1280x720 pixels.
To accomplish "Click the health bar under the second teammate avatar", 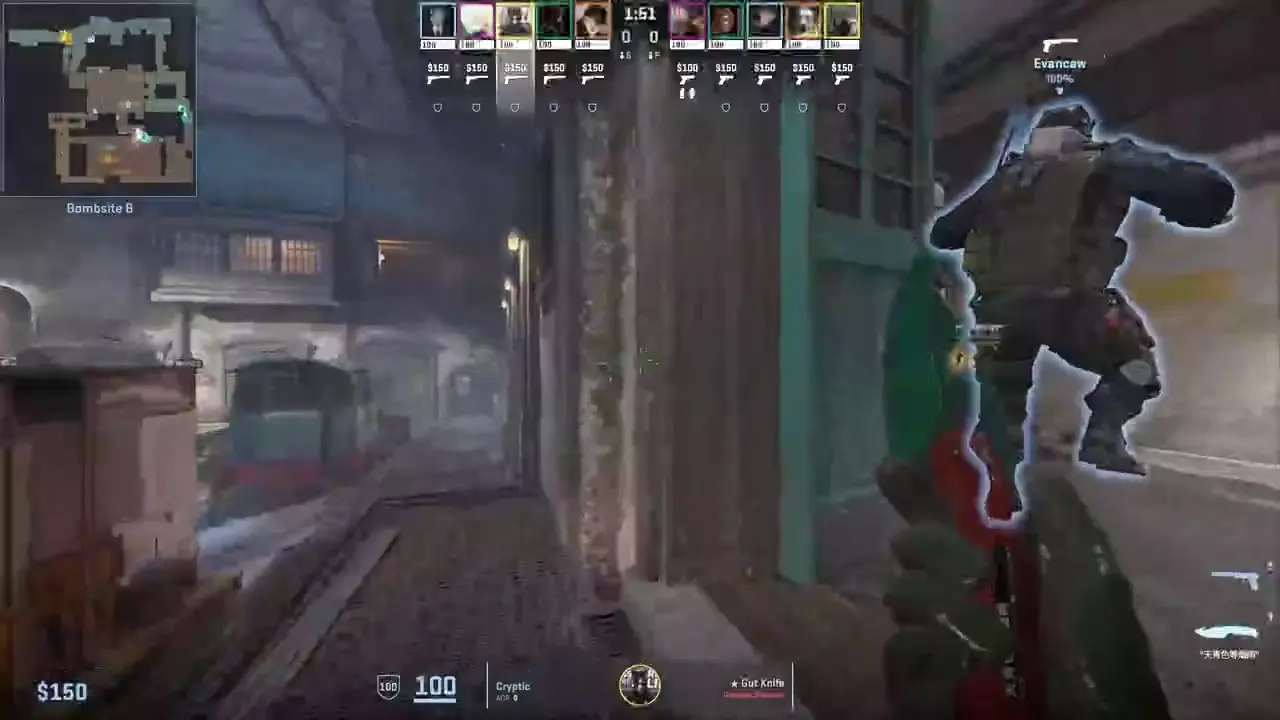I will (476, 42).
